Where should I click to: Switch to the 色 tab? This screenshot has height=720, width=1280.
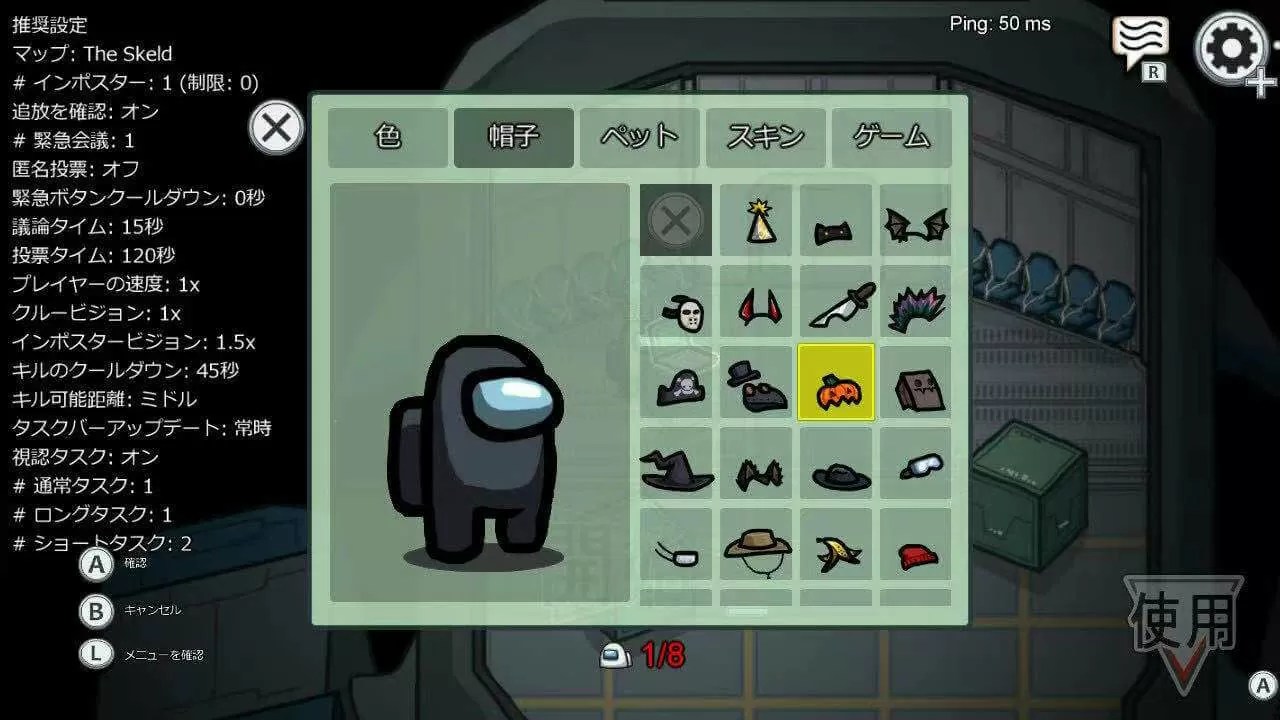[387, 138]
